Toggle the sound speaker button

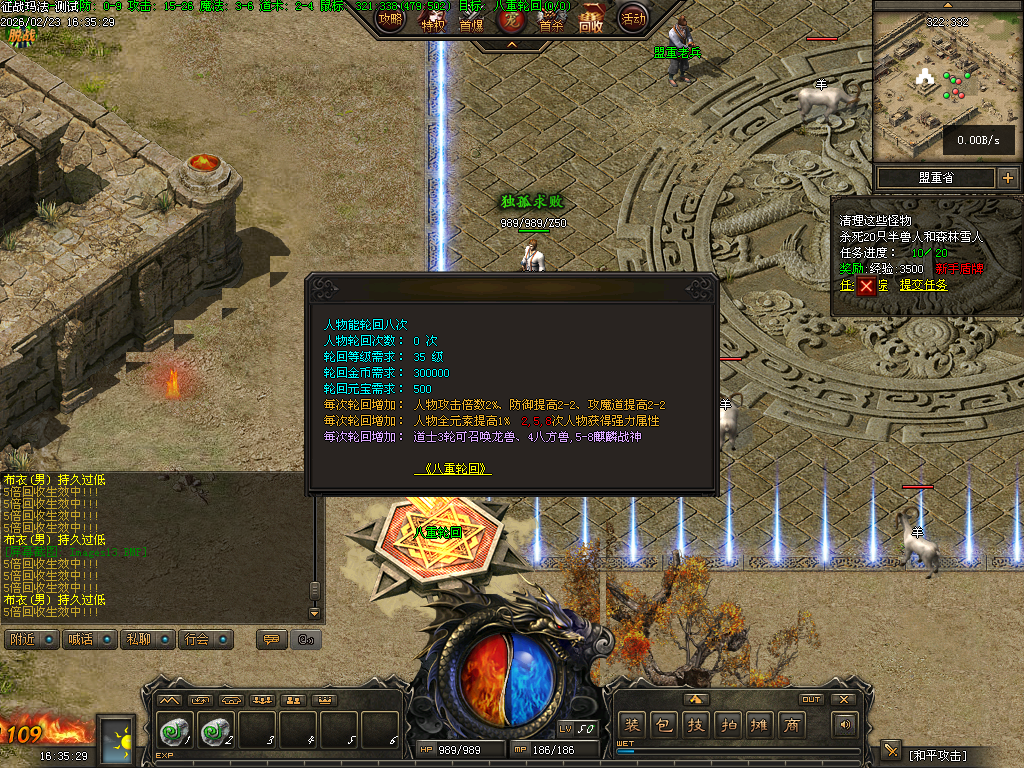(x=846, y=725)
